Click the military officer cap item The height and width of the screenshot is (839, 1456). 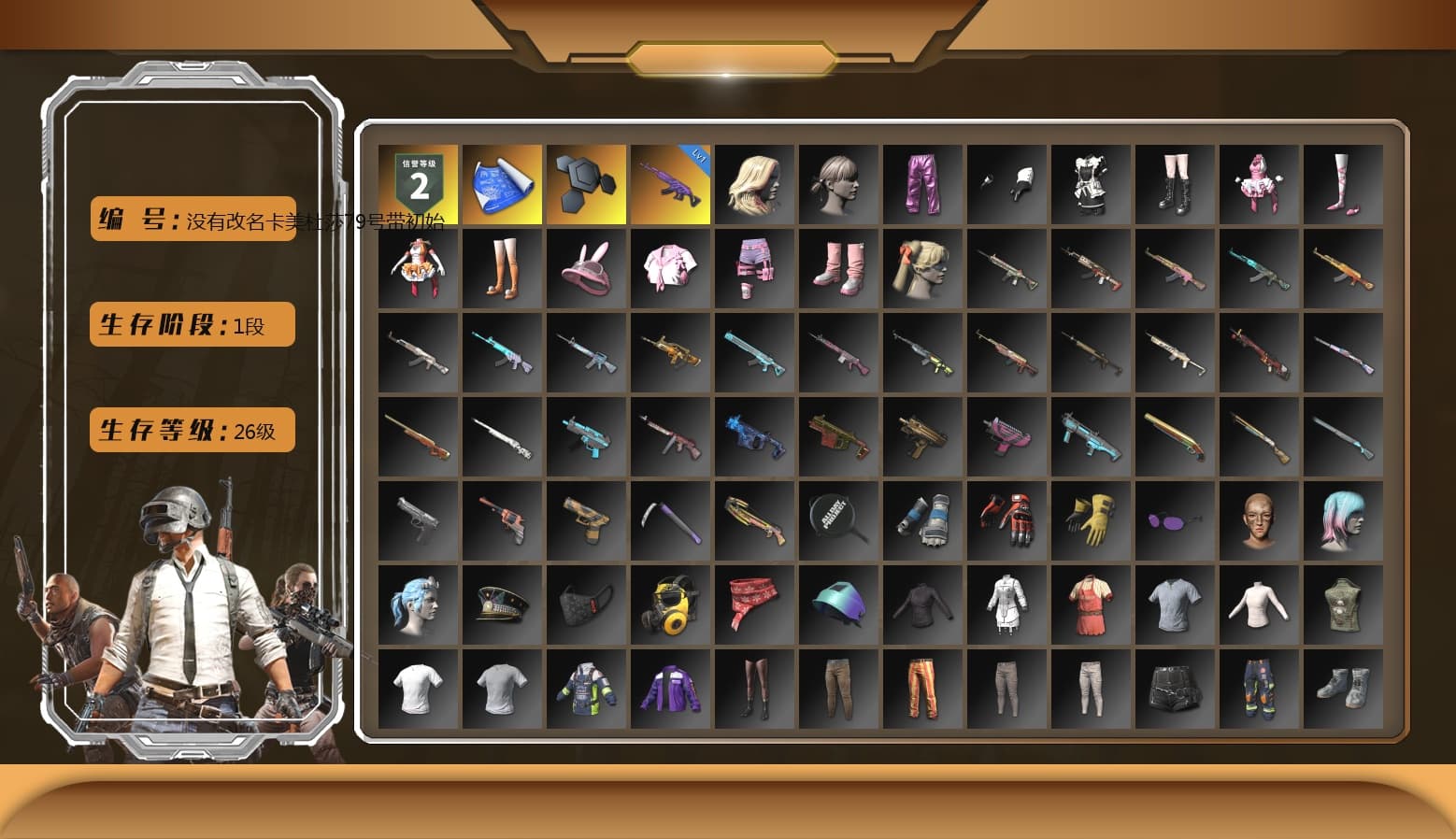click(501, 603)
